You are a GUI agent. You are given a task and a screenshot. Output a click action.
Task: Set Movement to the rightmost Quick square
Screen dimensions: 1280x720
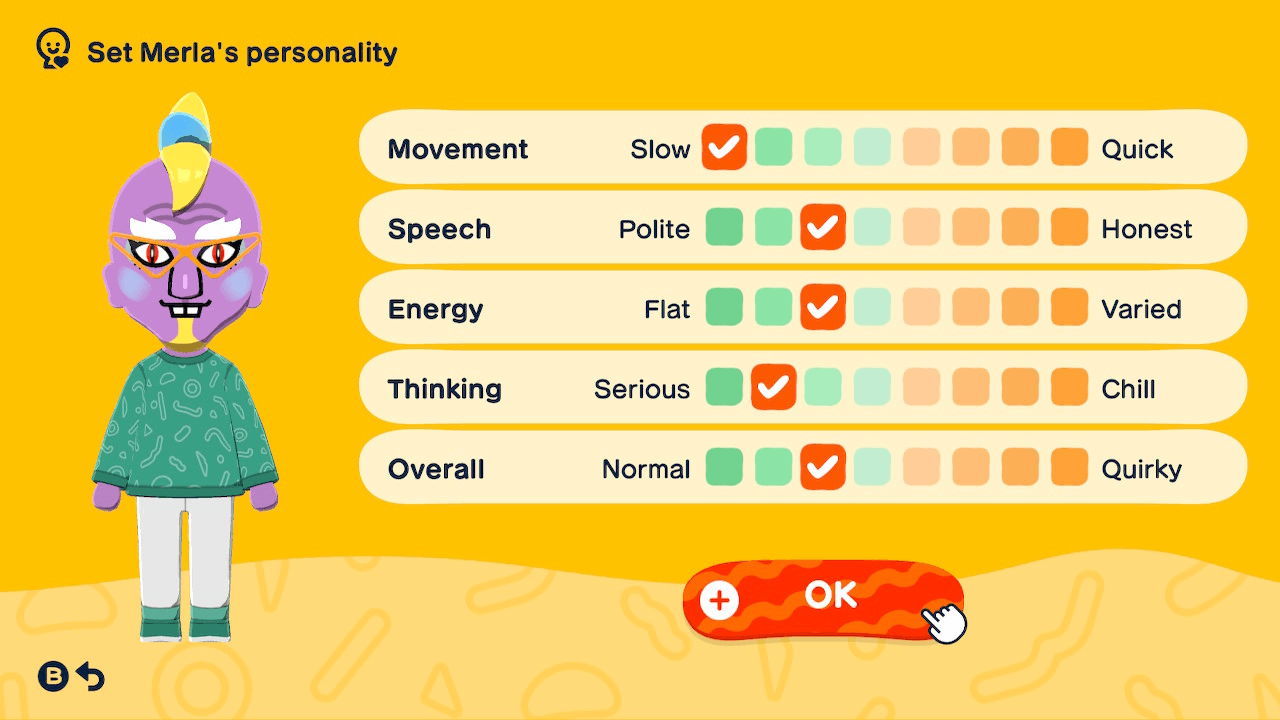[x=1069, y=148]
